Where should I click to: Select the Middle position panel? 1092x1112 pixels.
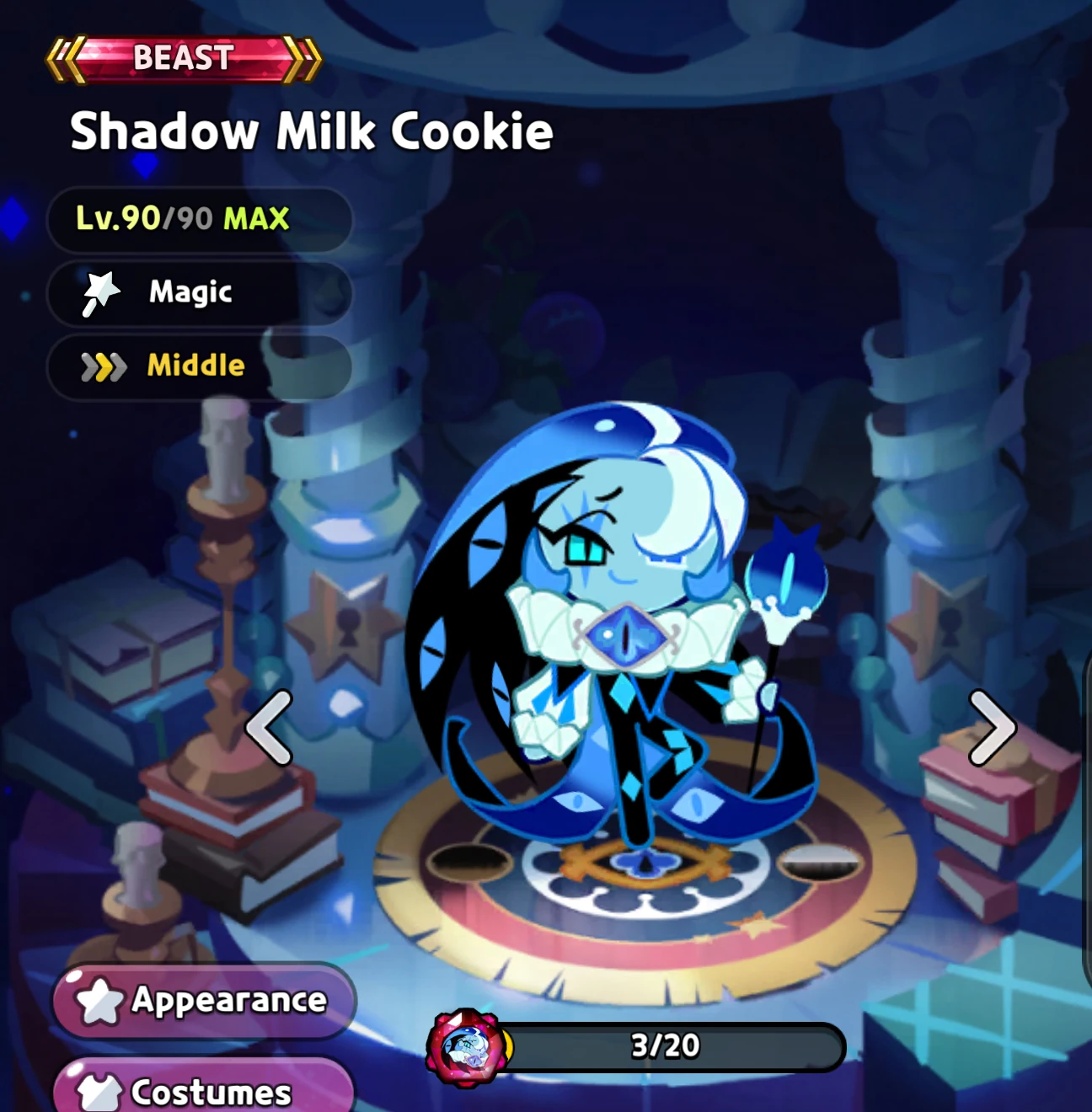pos(199,366)
